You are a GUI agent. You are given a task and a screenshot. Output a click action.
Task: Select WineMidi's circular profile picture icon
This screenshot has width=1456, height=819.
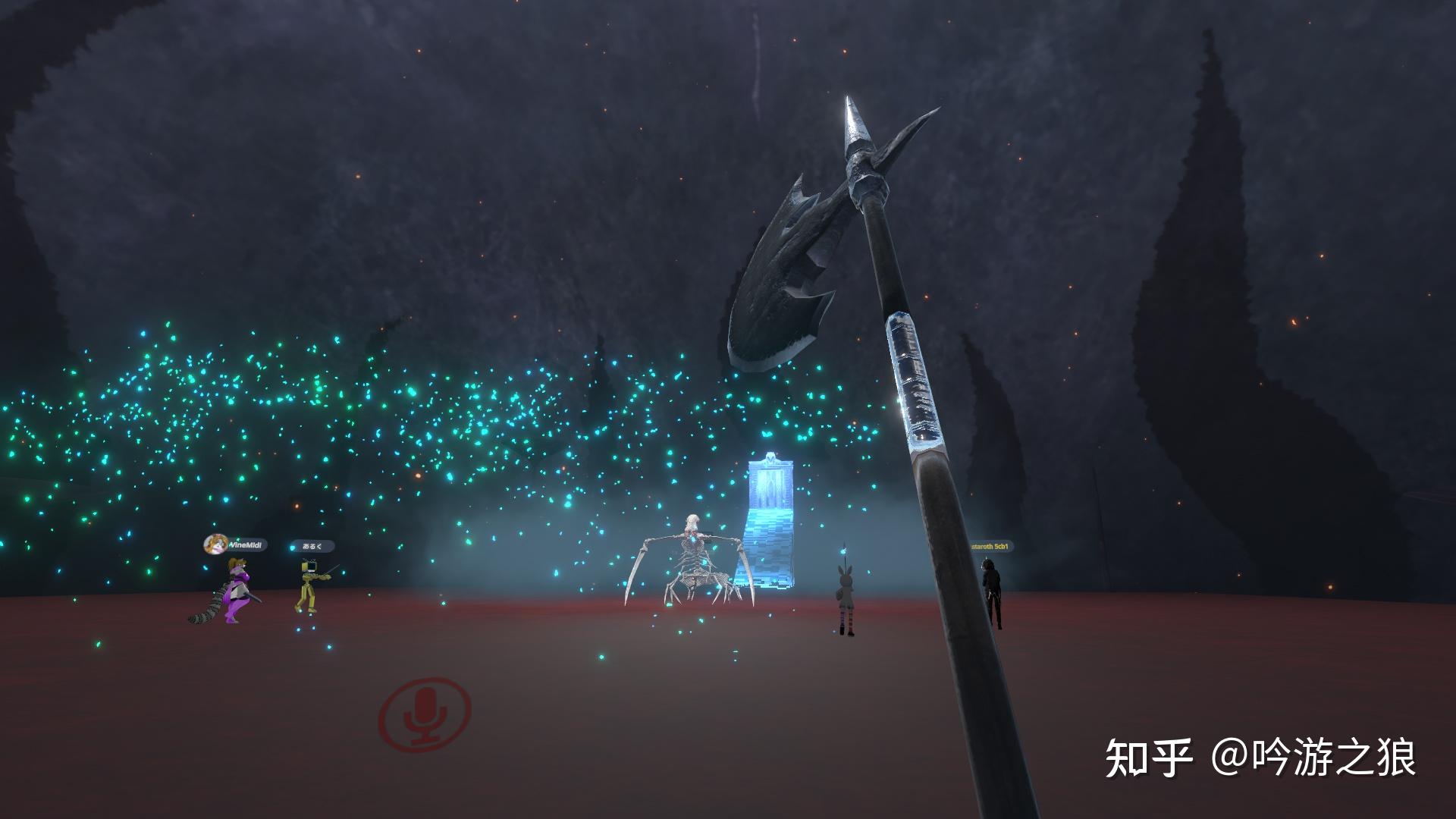tap(215, 544)
